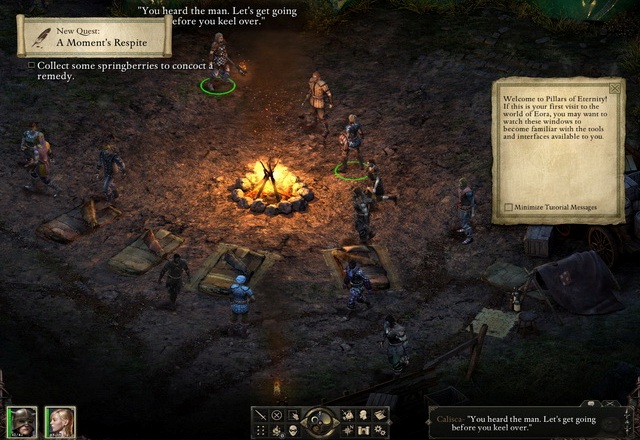The image size is (640, 440).
Task: Open the options gears icon
Action: pyautogui.click(x=378, y=430)
